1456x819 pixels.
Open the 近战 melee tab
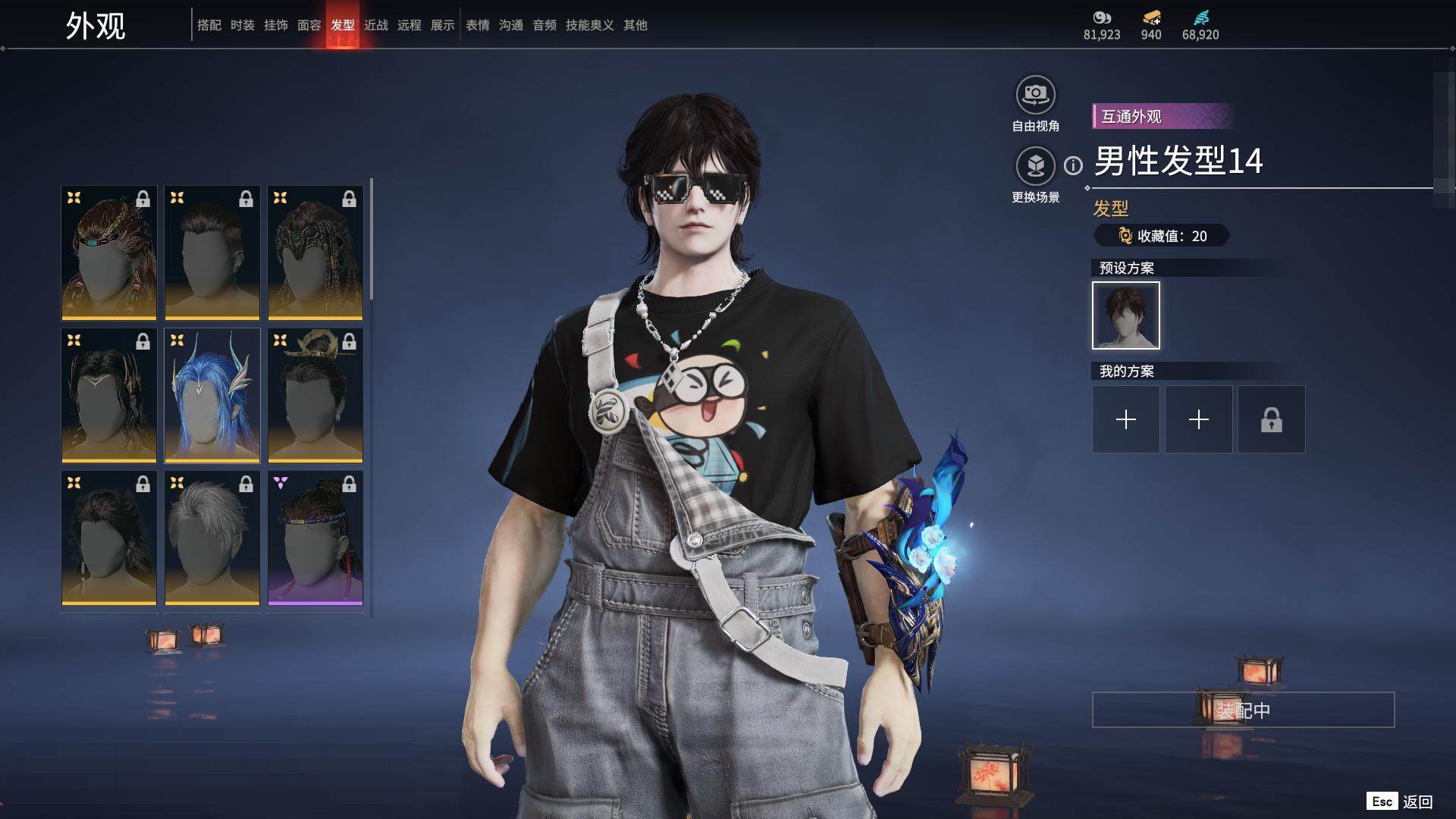376,25
